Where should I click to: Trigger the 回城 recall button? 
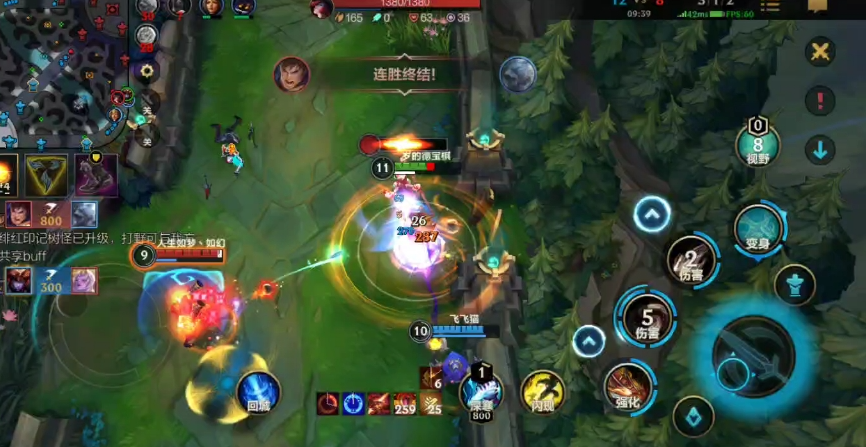pyautogui.click(x=257, y=390)
